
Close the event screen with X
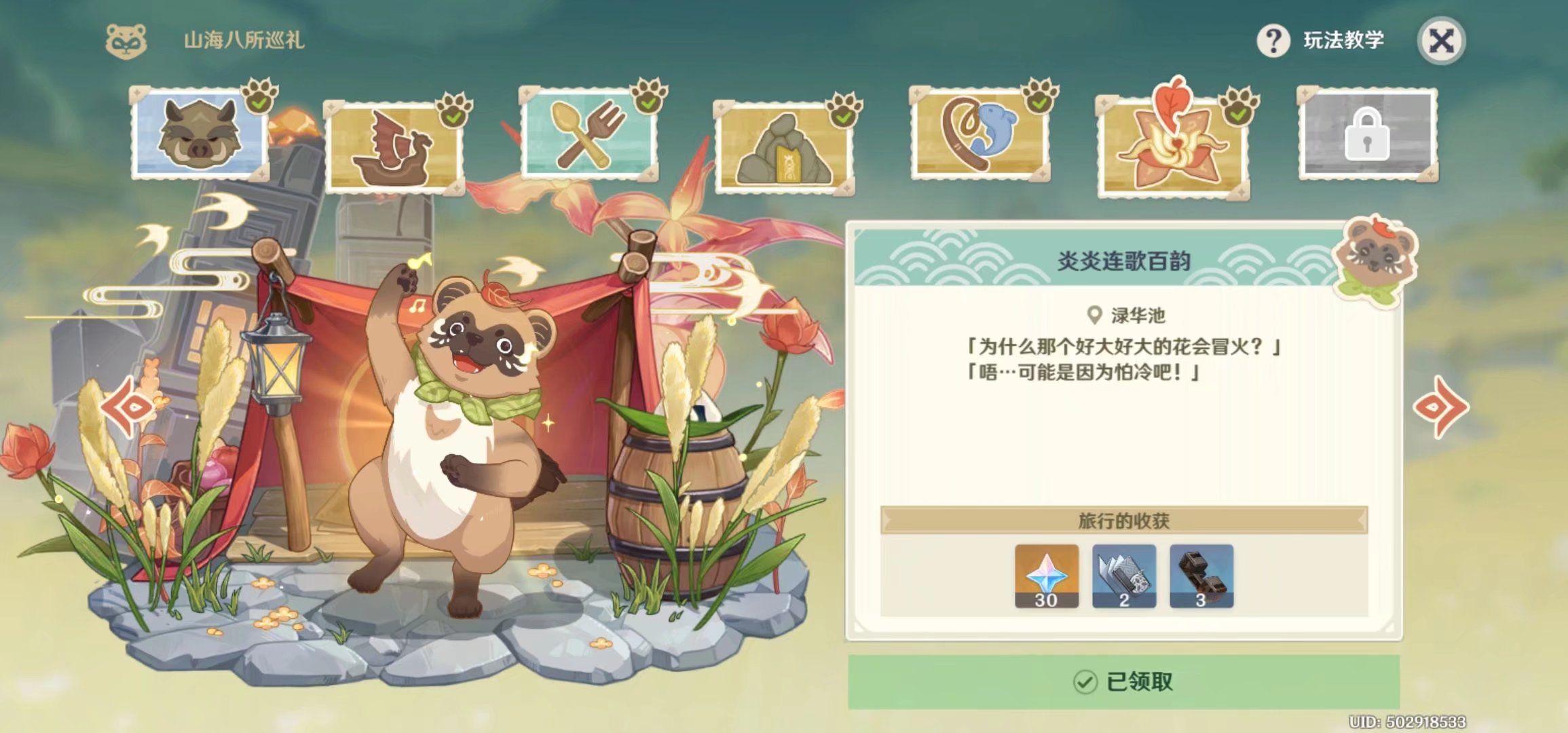(x=1441, y=41)
